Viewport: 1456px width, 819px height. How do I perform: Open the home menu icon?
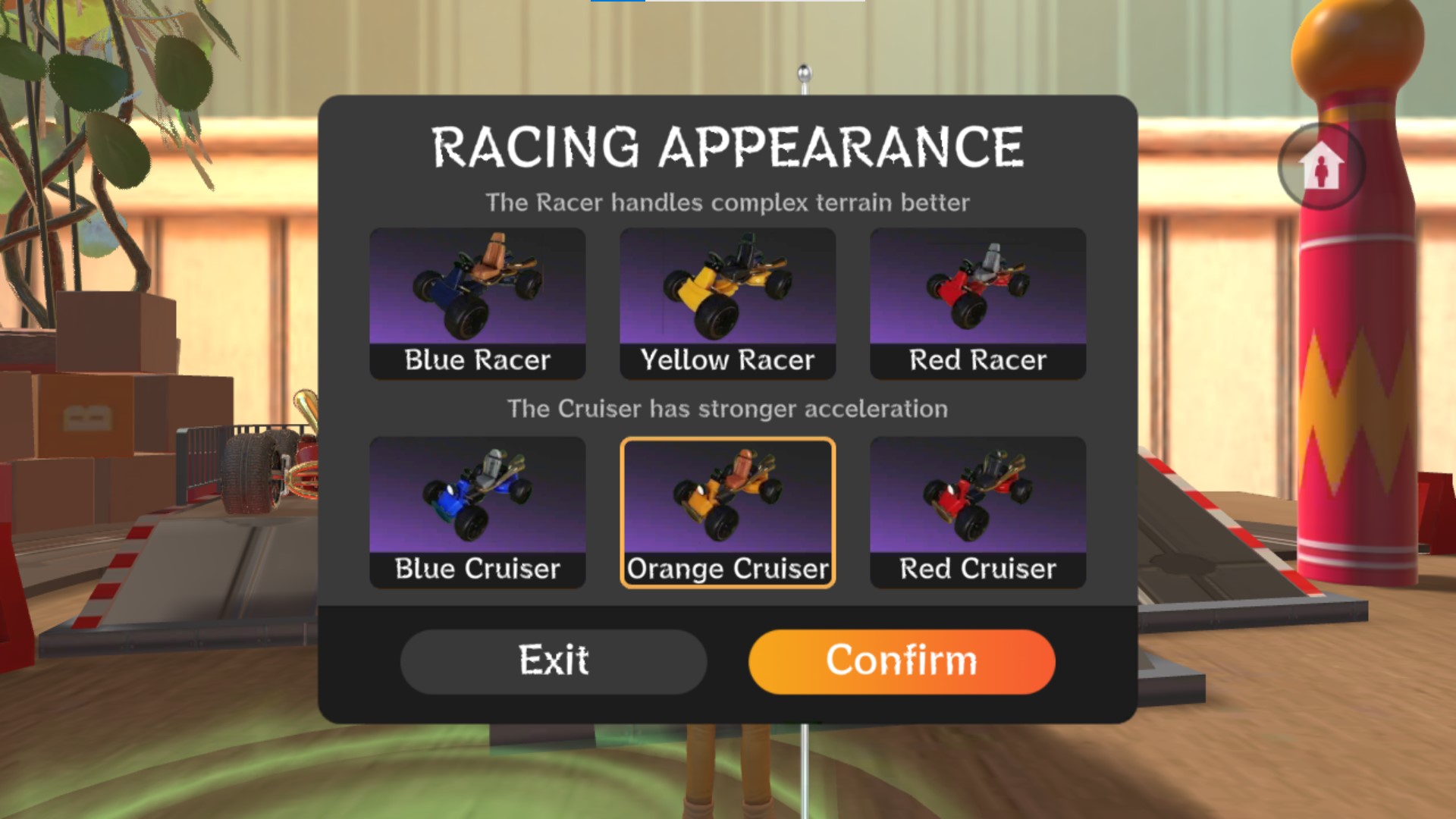[1321, 167]
